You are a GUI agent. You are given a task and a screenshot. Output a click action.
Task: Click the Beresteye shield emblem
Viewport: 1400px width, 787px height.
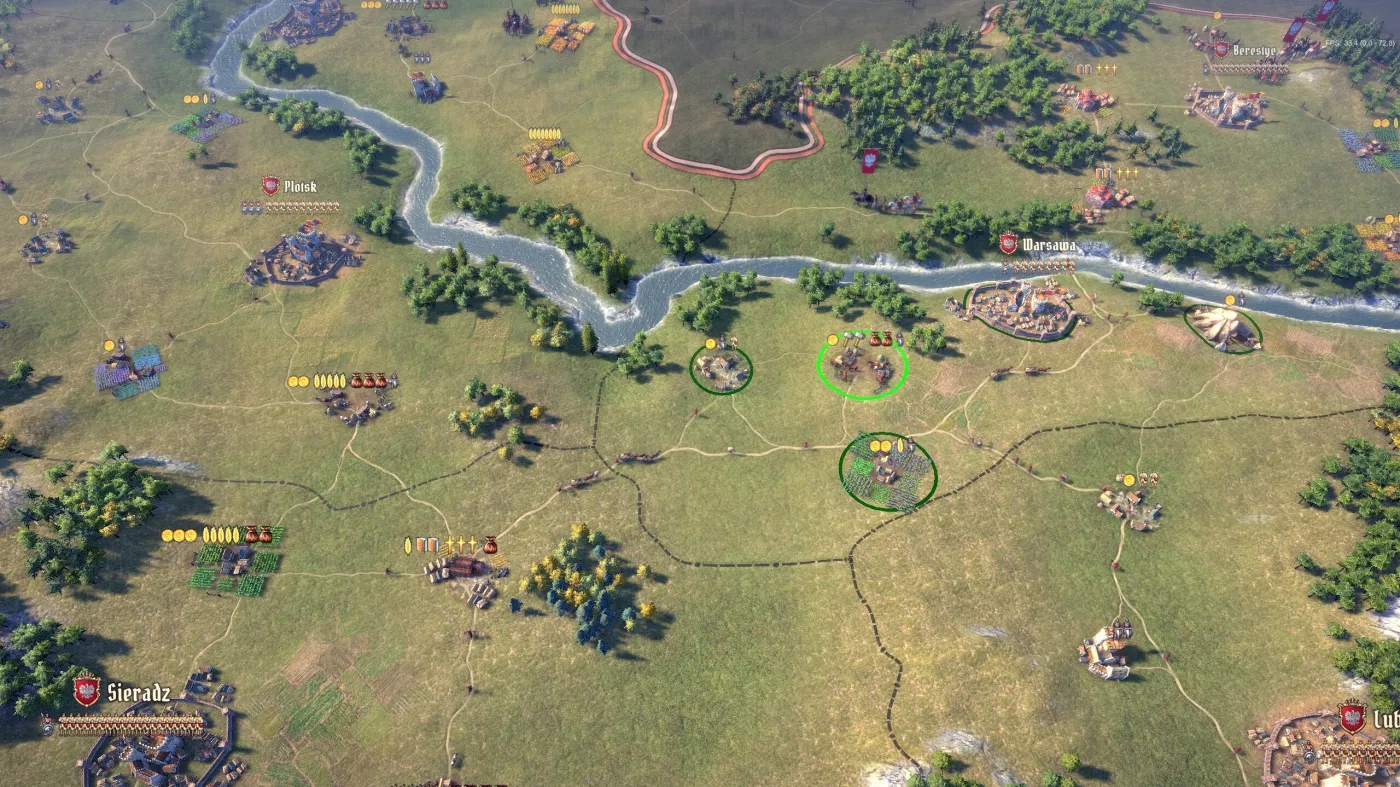point(1221,49)
